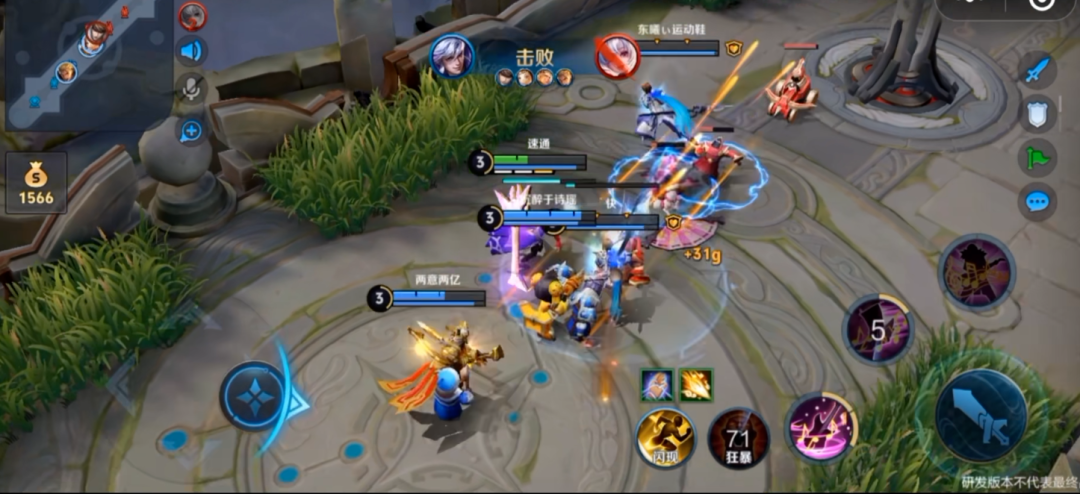Cast the 闪现 (Flash) summoner spell

point(665,437)
